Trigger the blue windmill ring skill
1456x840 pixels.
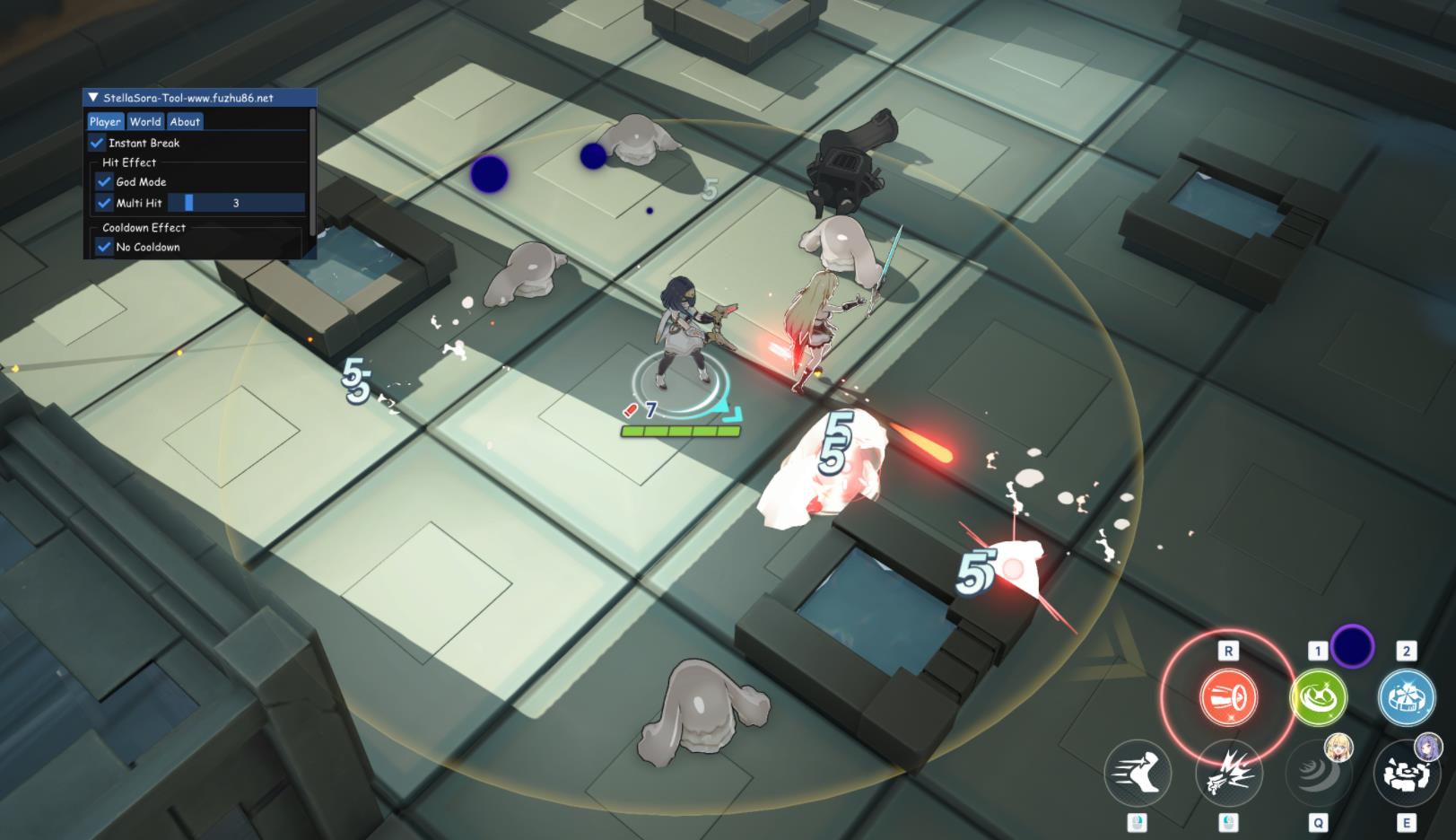[x=1406, y=697]
